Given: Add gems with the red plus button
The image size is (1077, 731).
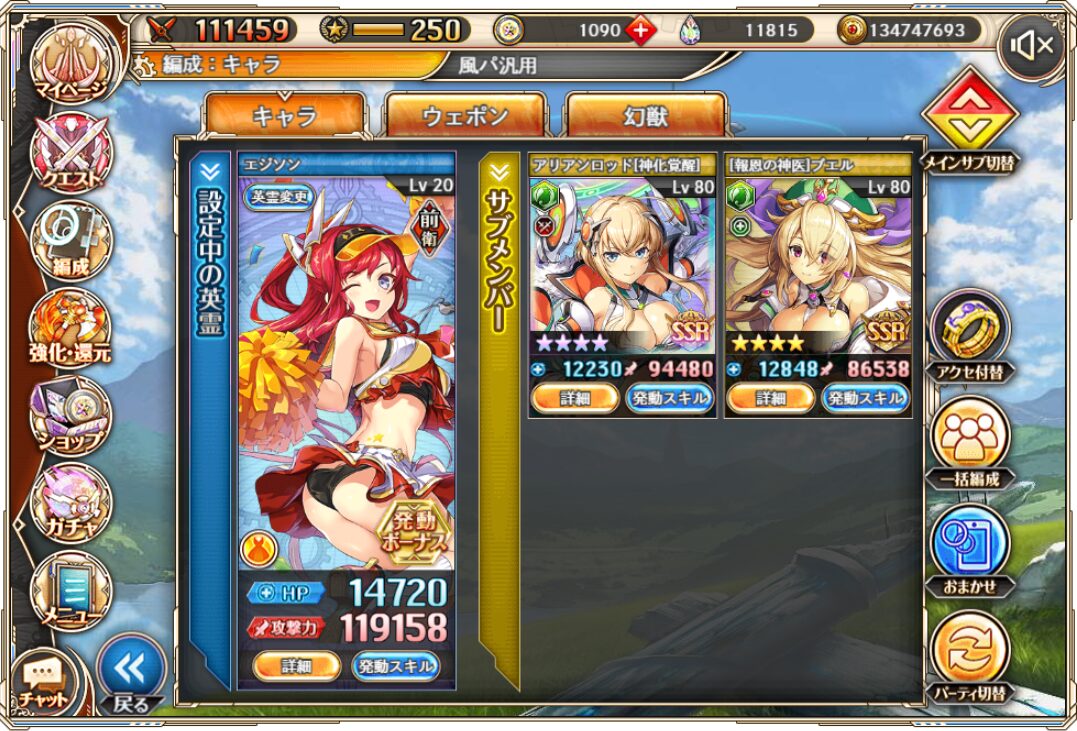Looking at the screenshot, I should [640, 30].
